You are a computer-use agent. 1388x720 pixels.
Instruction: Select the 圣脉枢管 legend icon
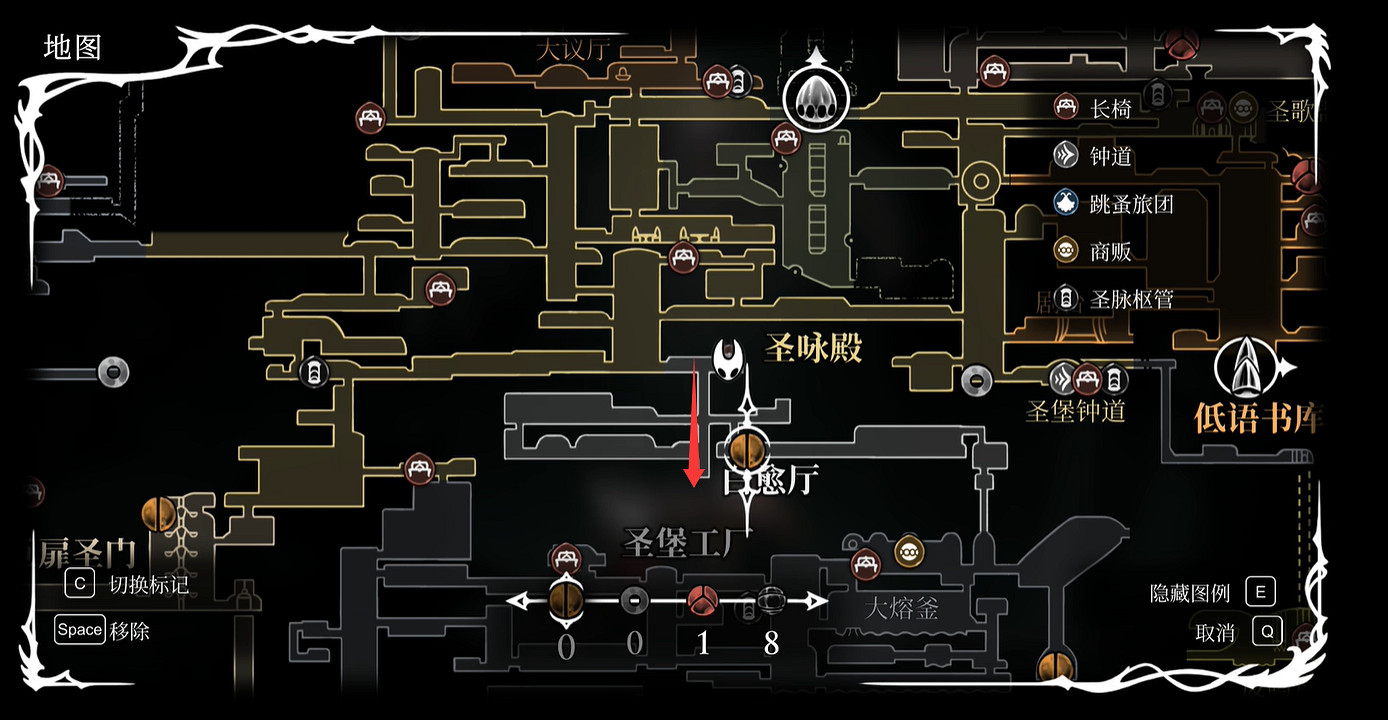[1066, 299]
